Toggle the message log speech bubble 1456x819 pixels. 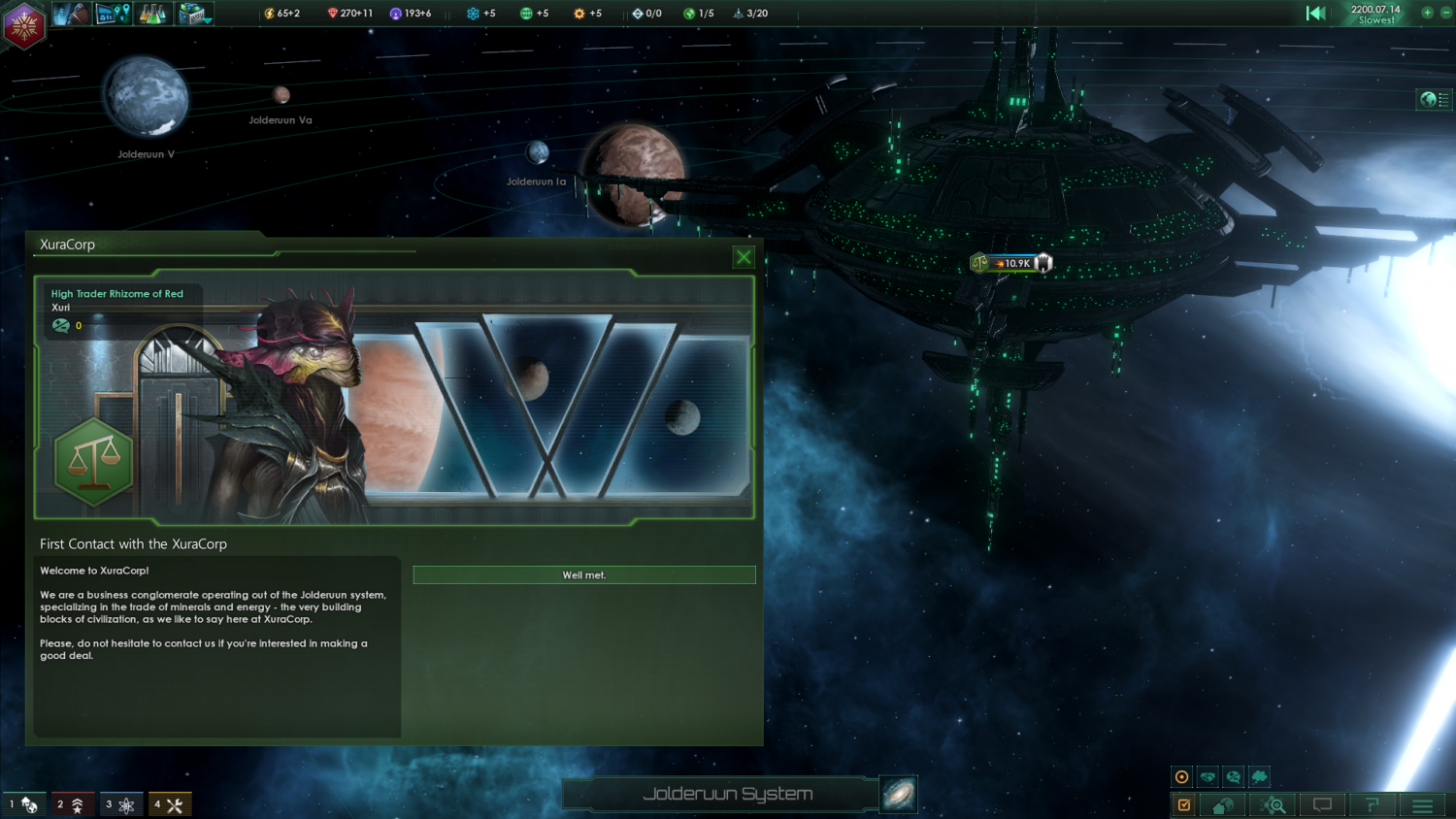pyautogui.click(x=1322, y=804)
